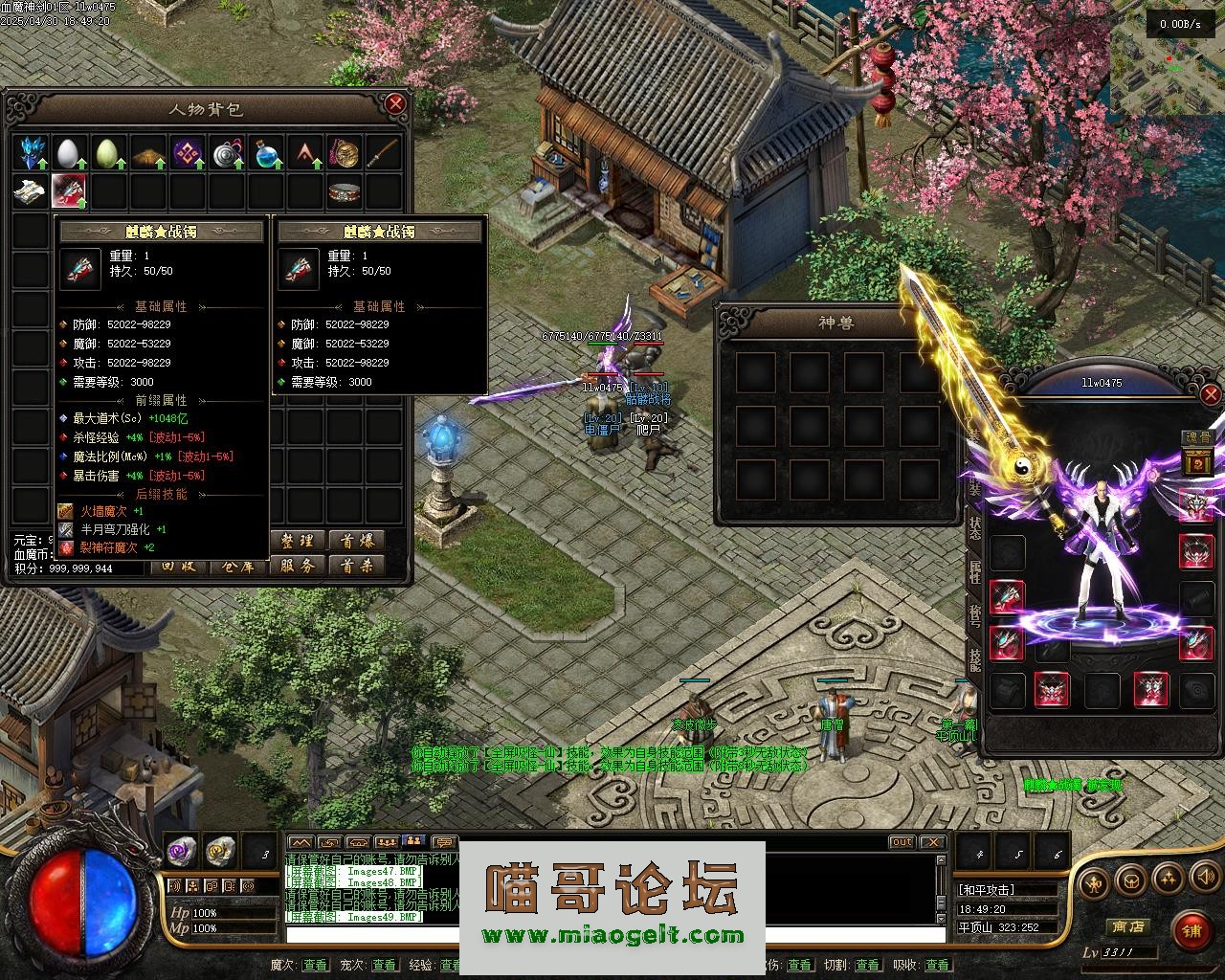1225x980 pixels.
Task: Close the character equipment panel
Action: pyautogui.click(x=1211, y=393)
